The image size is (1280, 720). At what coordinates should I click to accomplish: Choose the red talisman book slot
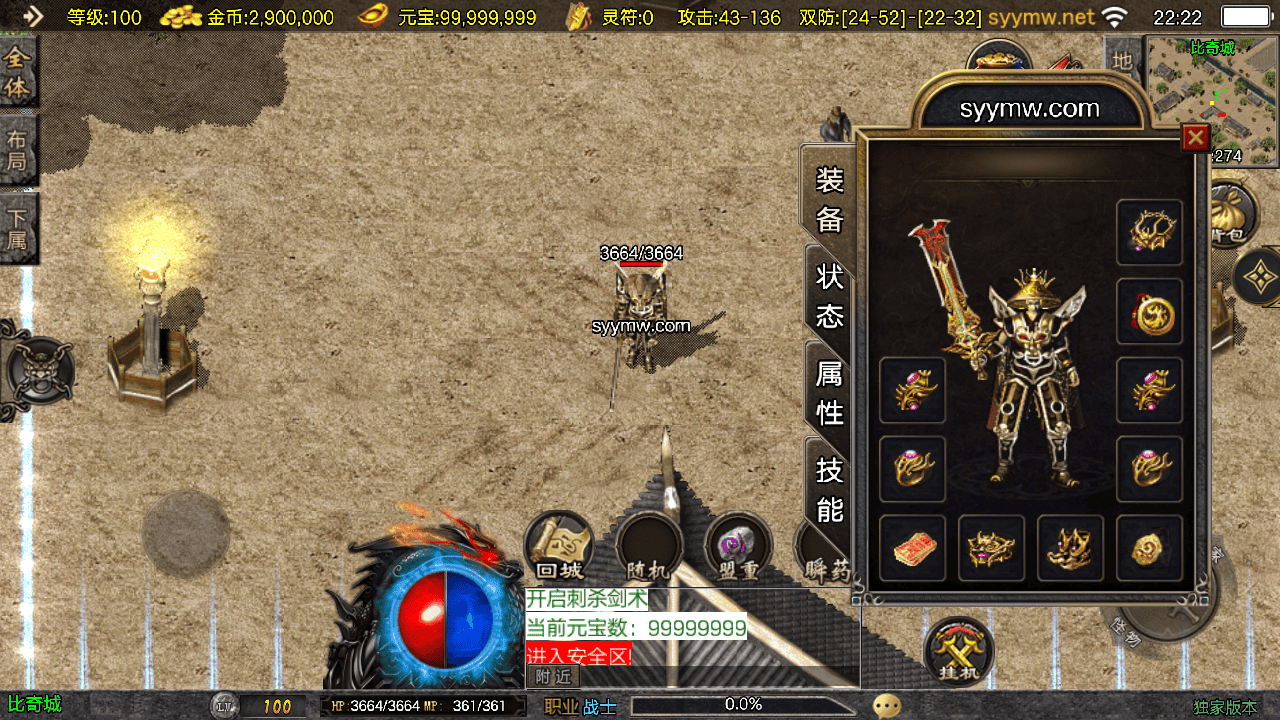pyautogui.click(x=912, y=548)
